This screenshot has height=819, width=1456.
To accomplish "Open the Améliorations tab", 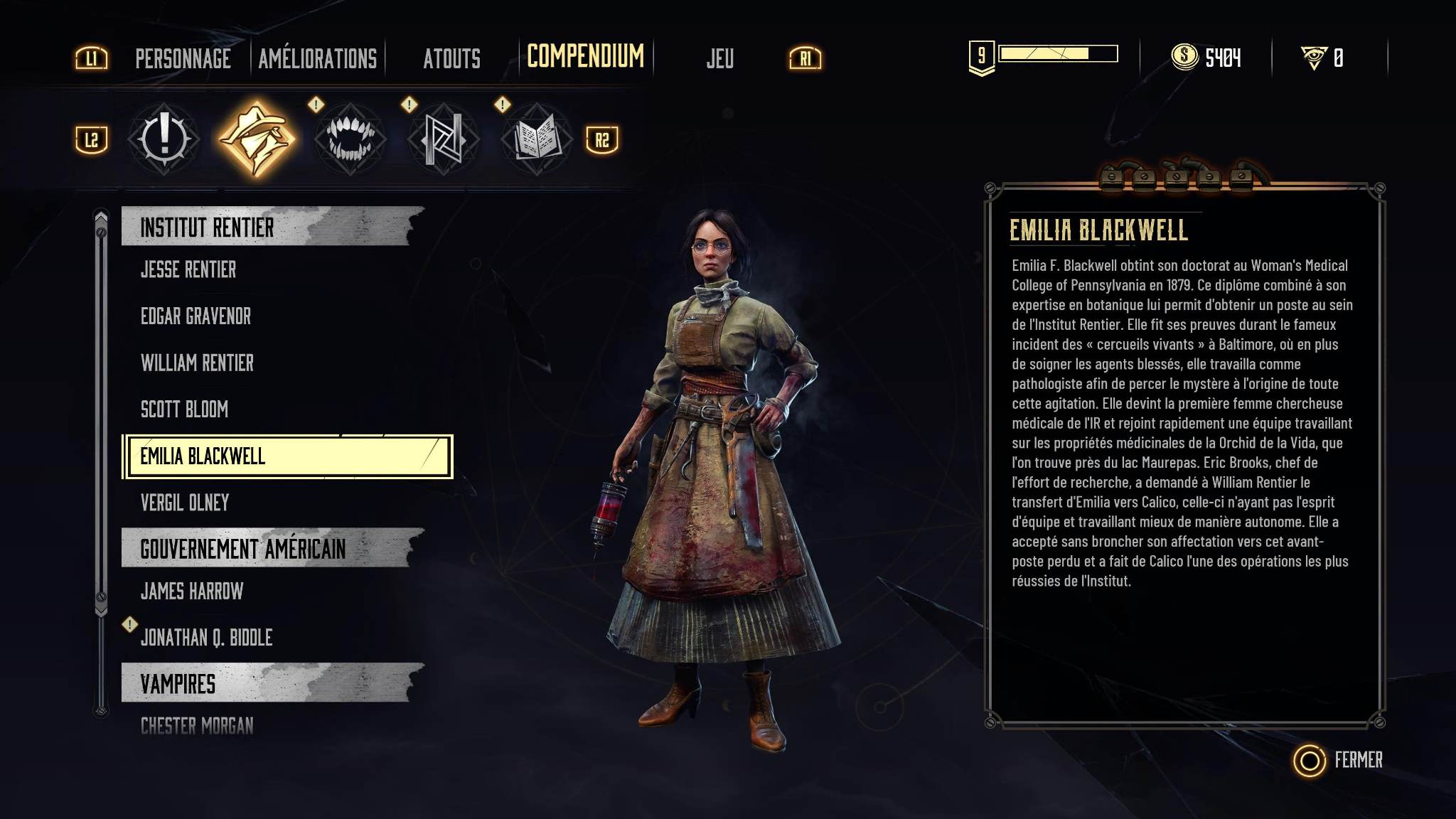I will [317, 58].
